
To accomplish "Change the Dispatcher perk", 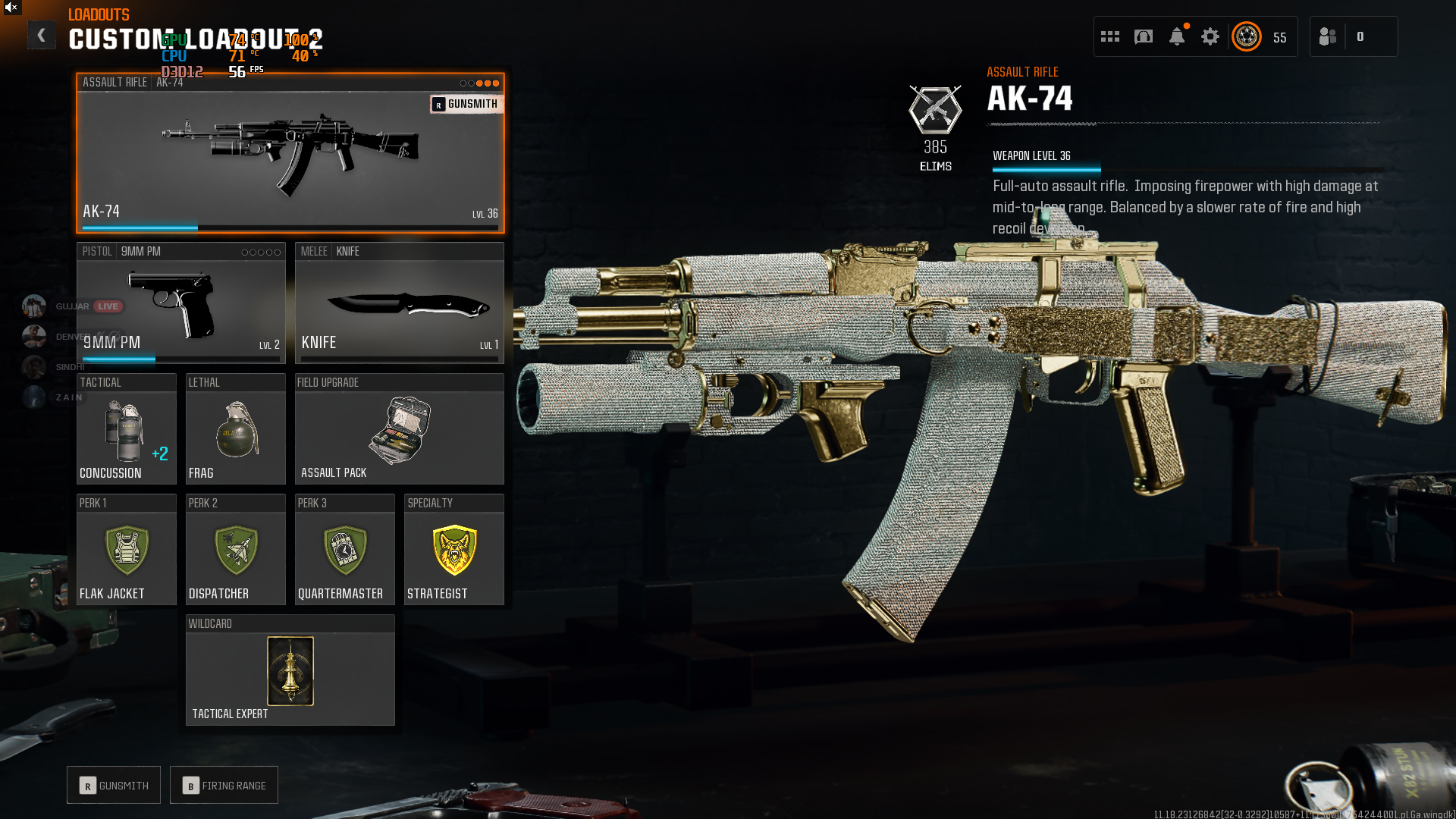I will pos(235,550).
